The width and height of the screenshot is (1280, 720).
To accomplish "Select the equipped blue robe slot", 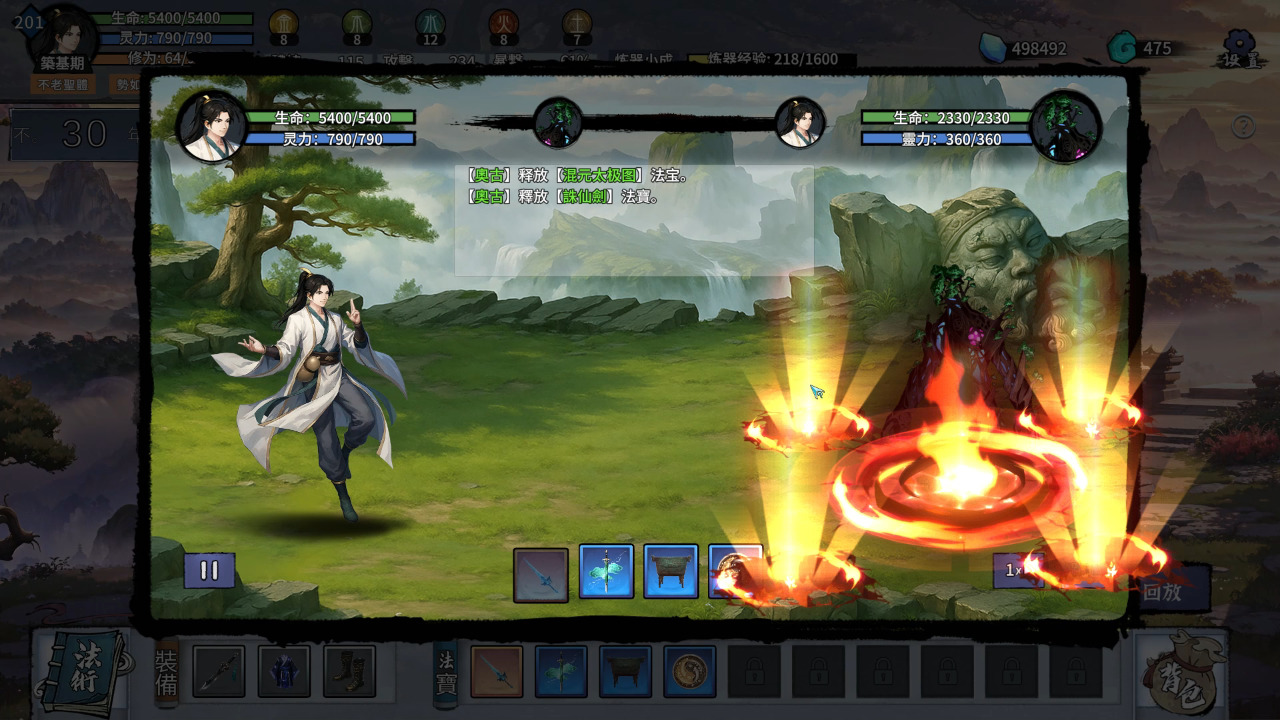I will point(284,671).
